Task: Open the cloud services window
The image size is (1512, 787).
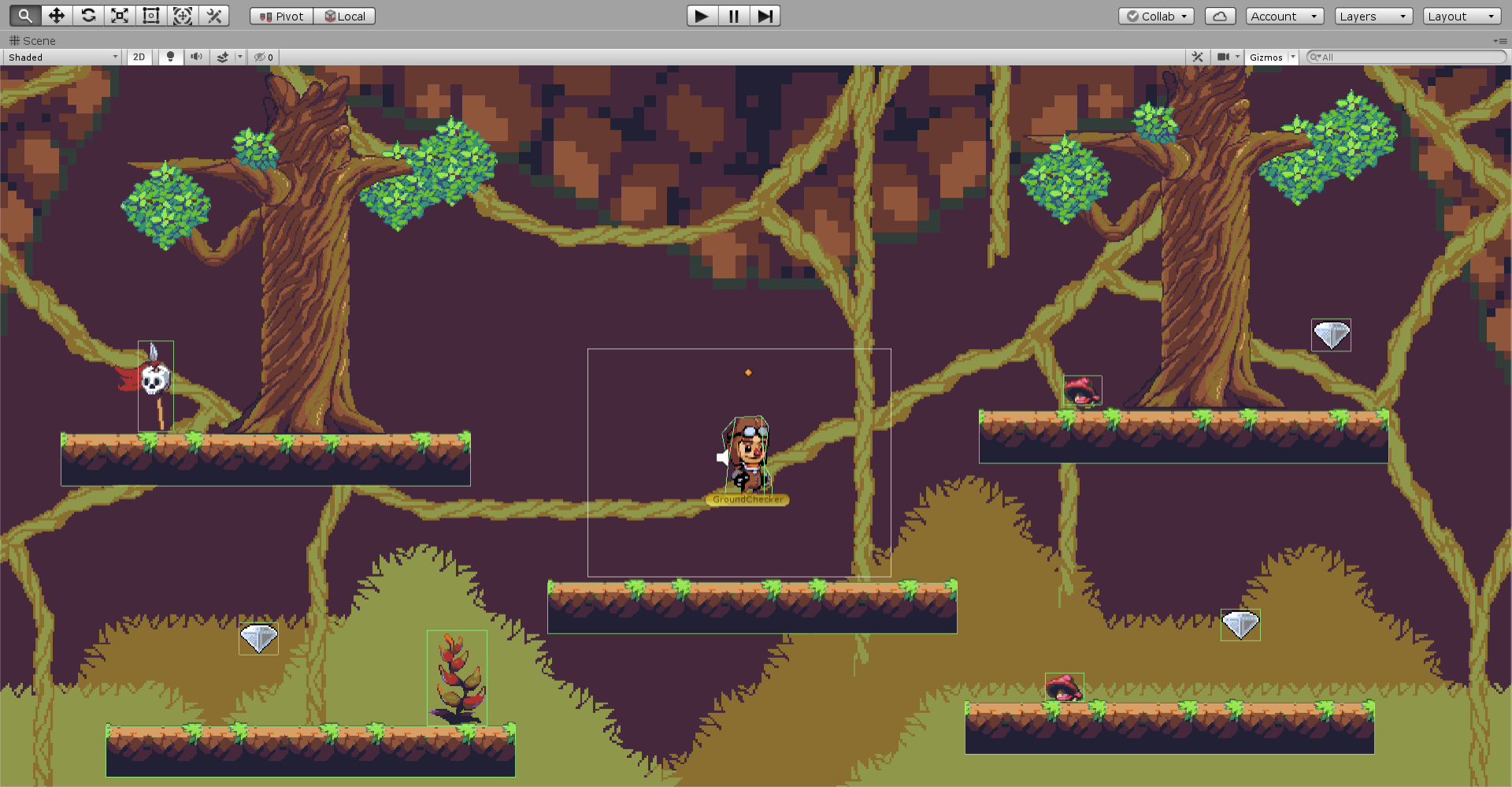Action: tap(1220, 16)
